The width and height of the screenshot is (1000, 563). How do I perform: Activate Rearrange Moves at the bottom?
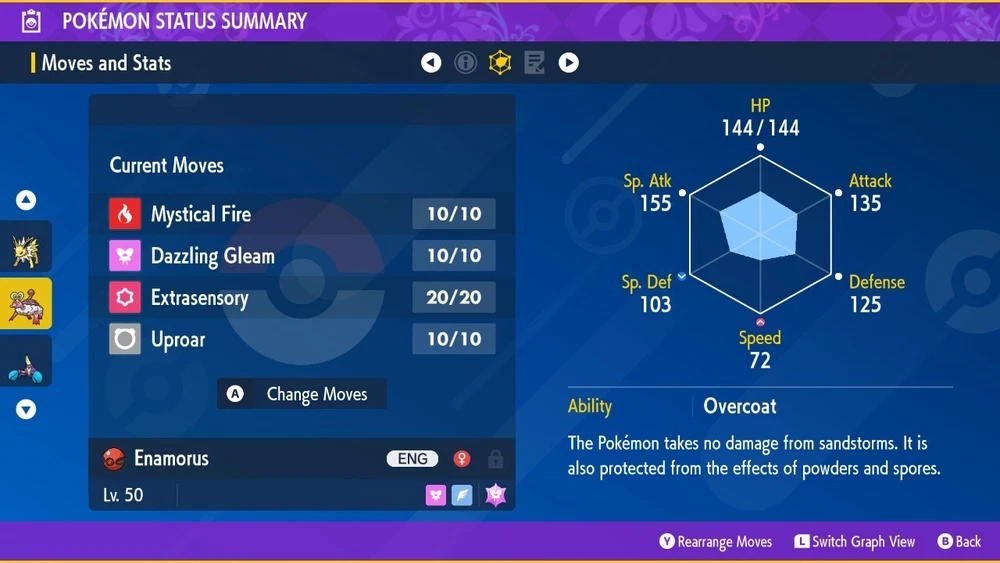coord(715,541)
